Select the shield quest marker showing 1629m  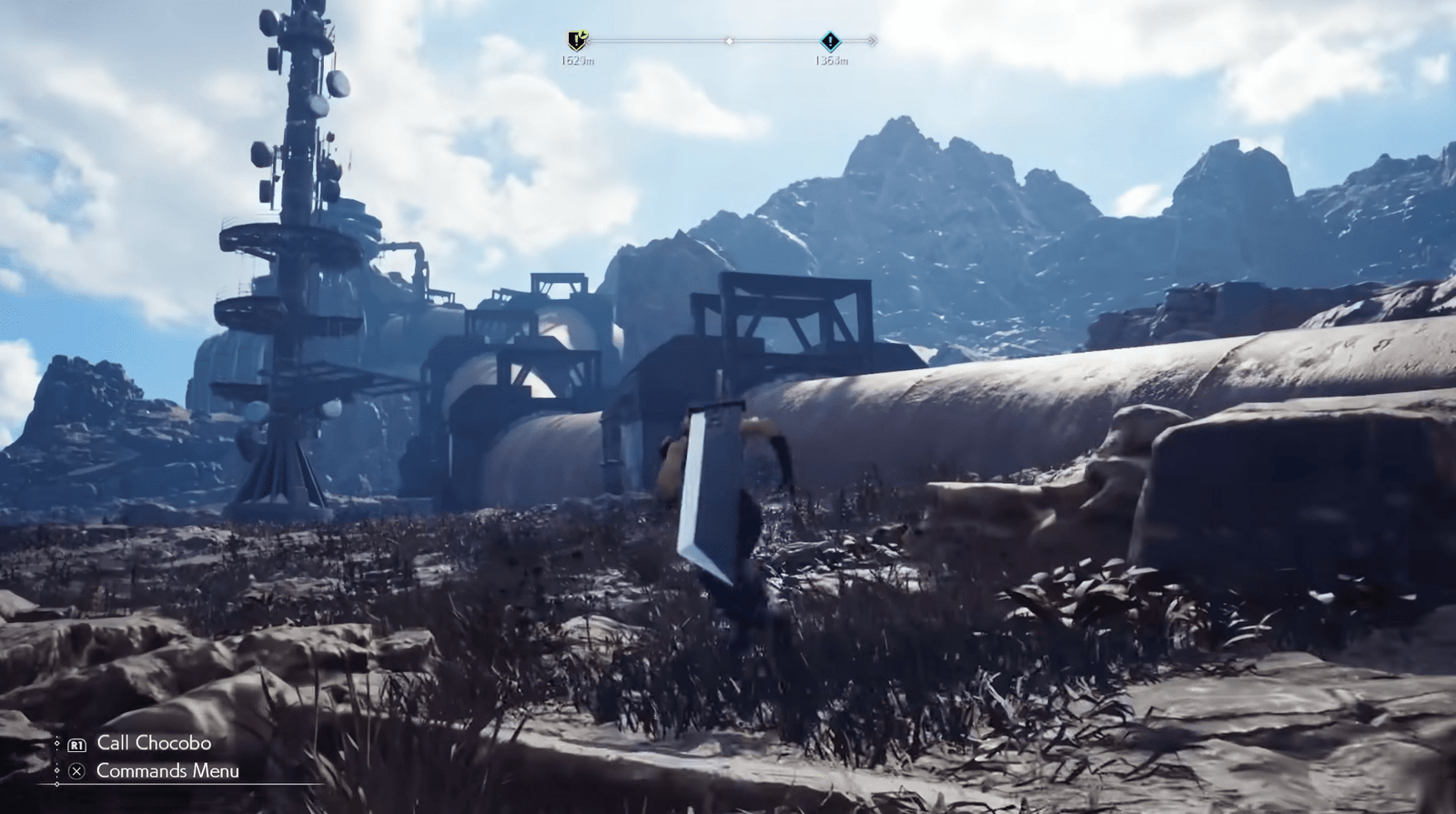(577, 39)
